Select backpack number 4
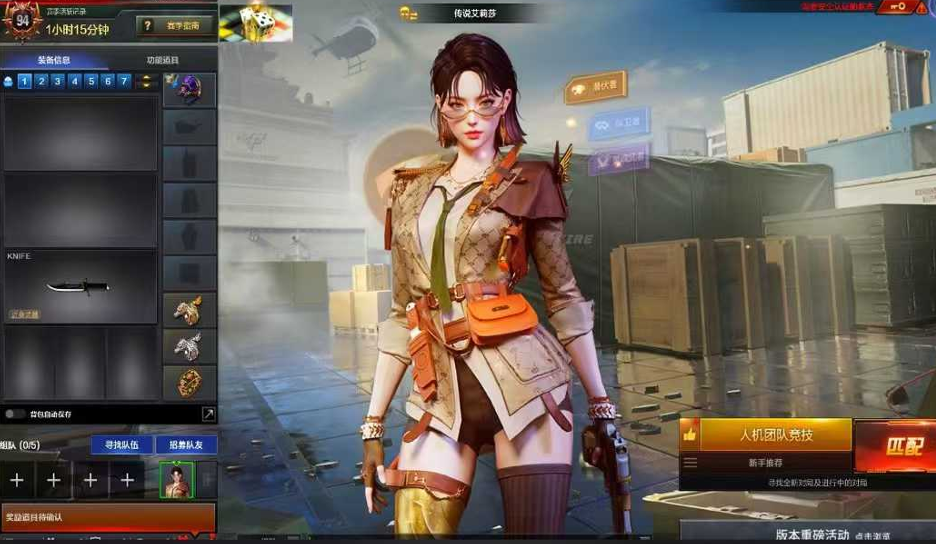The image size is (936, 544). pos(74,81)
